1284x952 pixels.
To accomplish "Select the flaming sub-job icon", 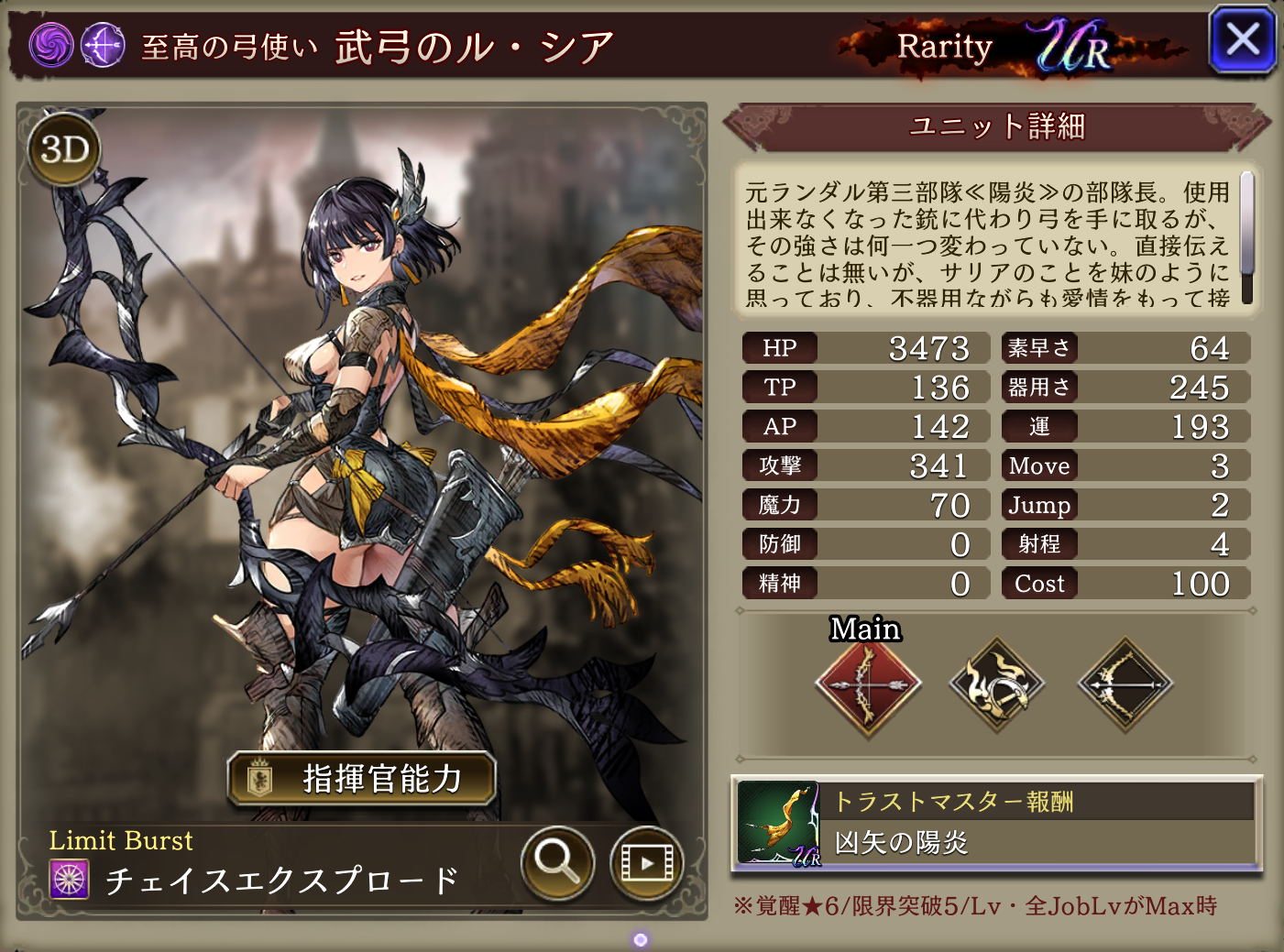I will pyautogui.click(x=996, y=685).
